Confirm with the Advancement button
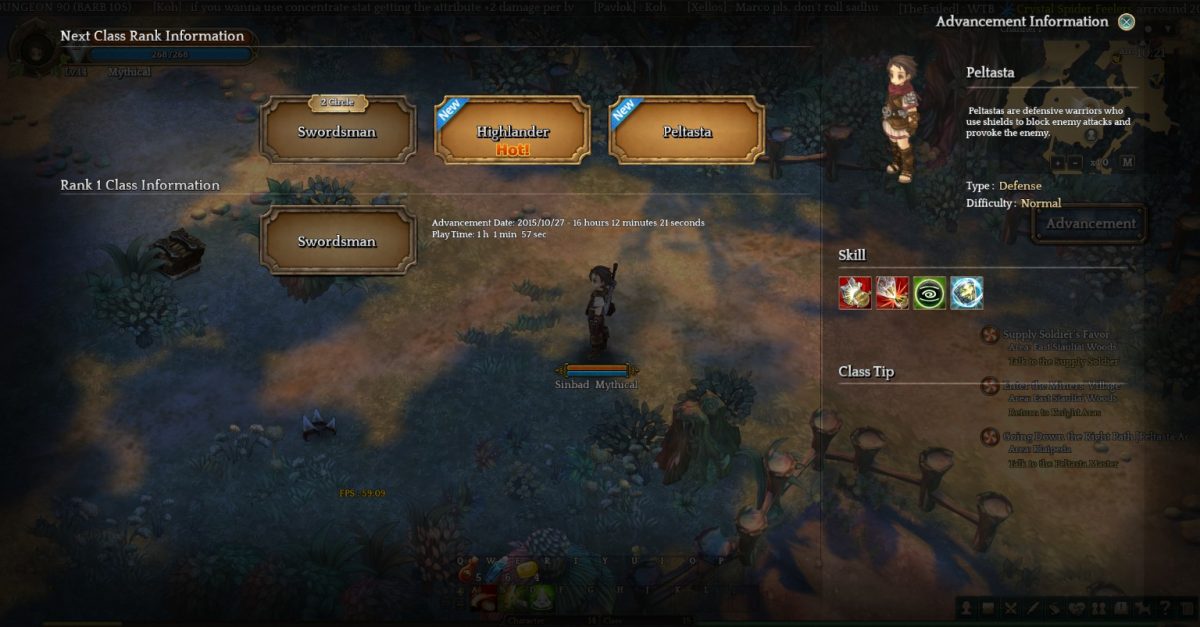 point(1090,224)
